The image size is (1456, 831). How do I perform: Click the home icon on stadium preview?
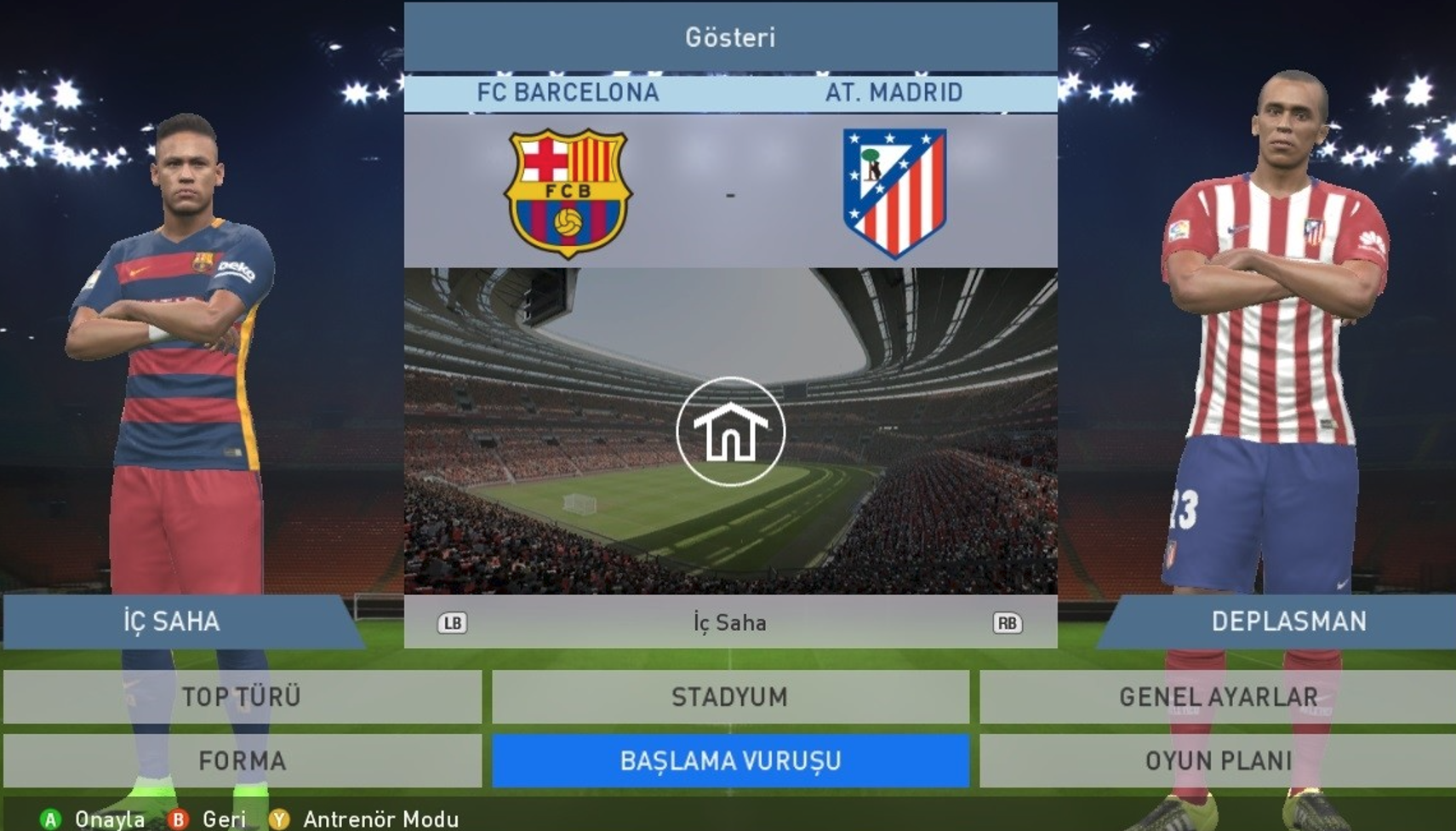tap(730, 432)
